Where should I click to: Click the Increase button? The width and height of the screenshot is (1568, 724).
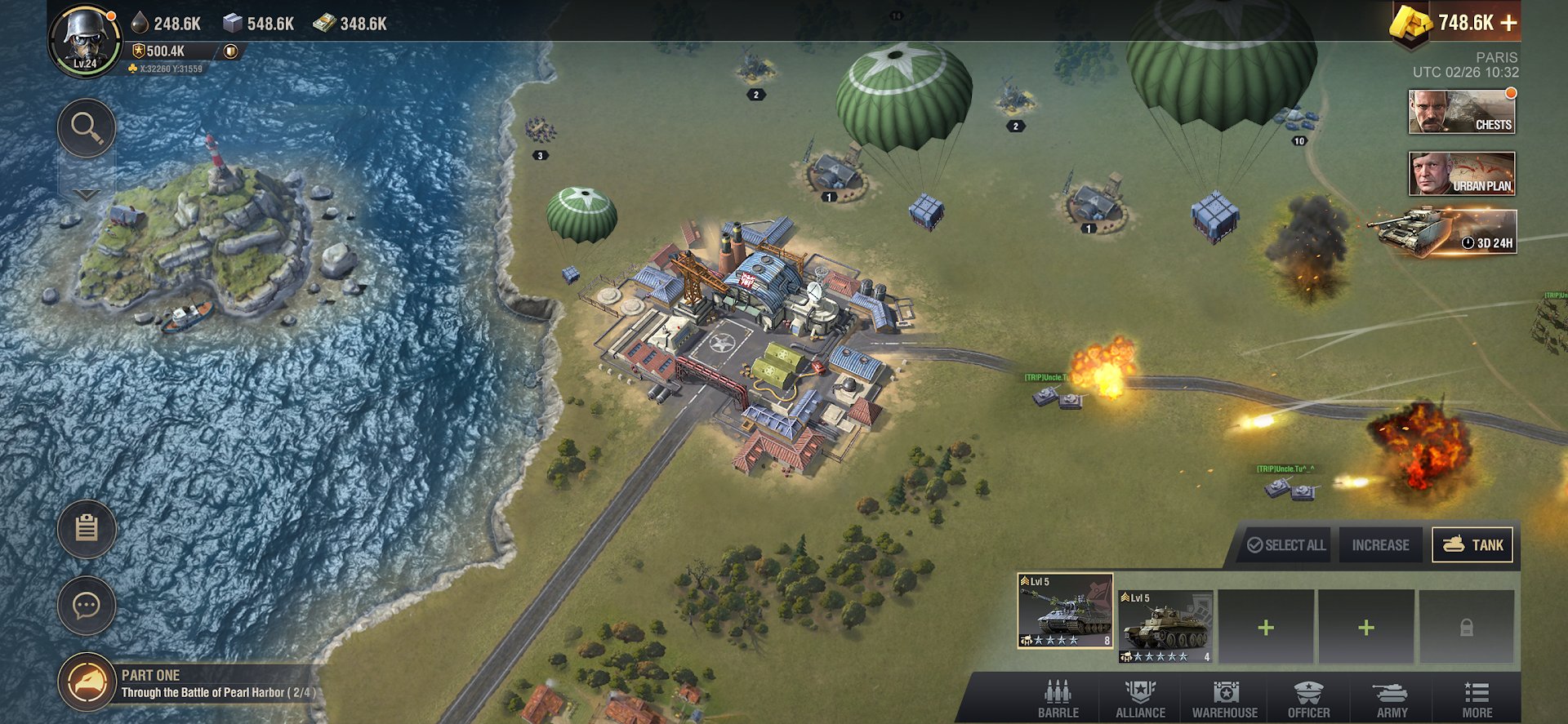[x=1380, y=545]
